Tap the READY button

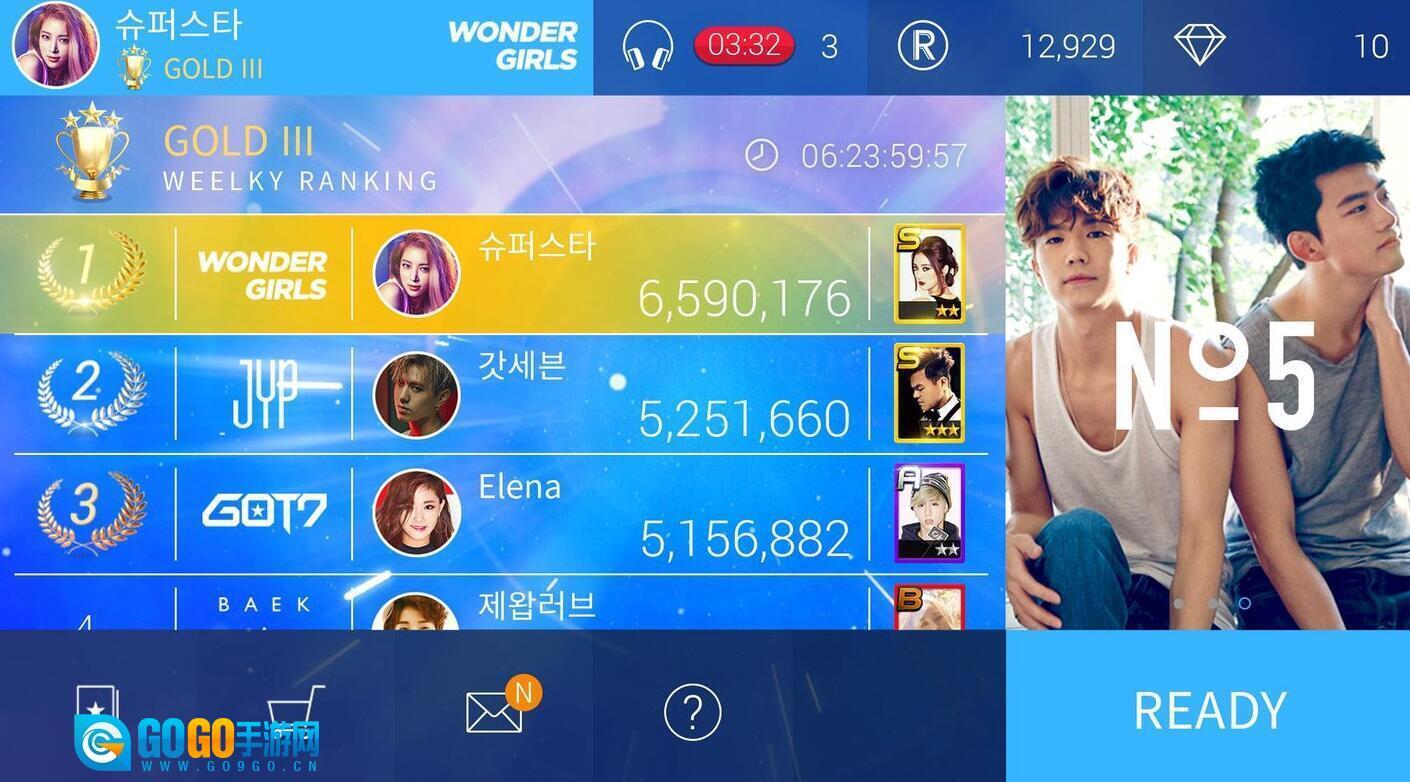1208,708
